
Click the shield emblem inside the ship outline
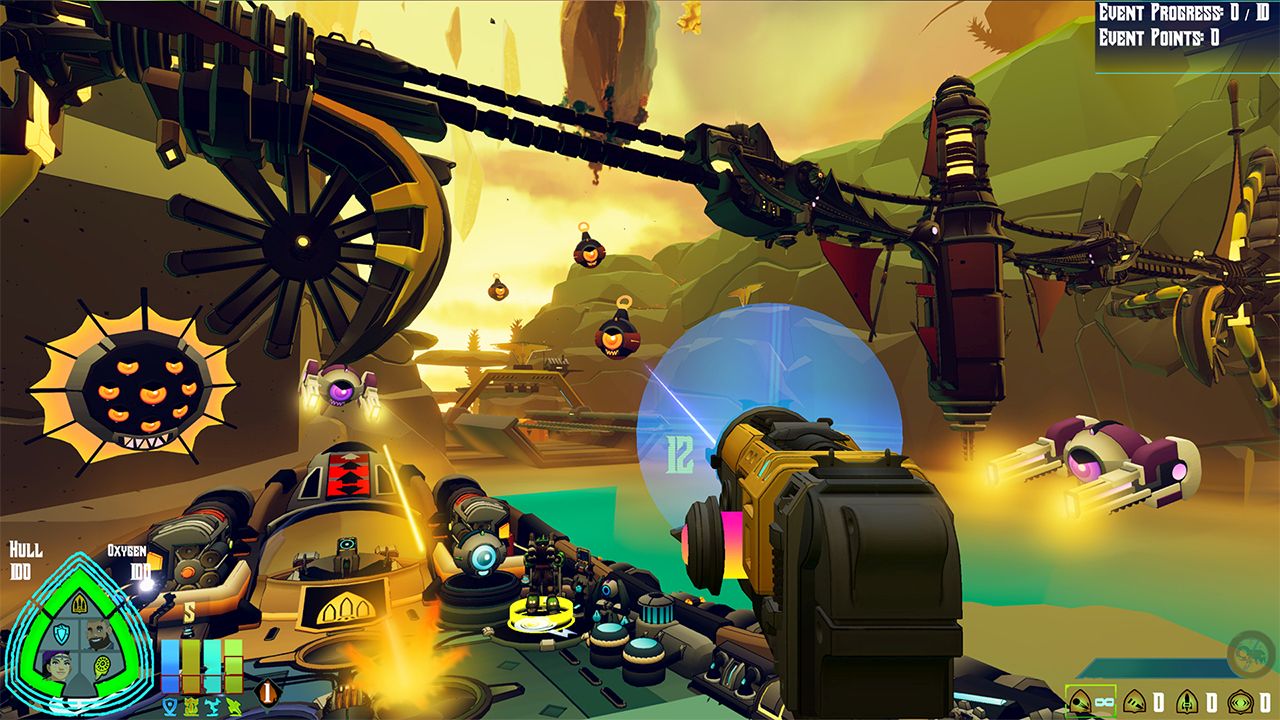coord(62,632)
